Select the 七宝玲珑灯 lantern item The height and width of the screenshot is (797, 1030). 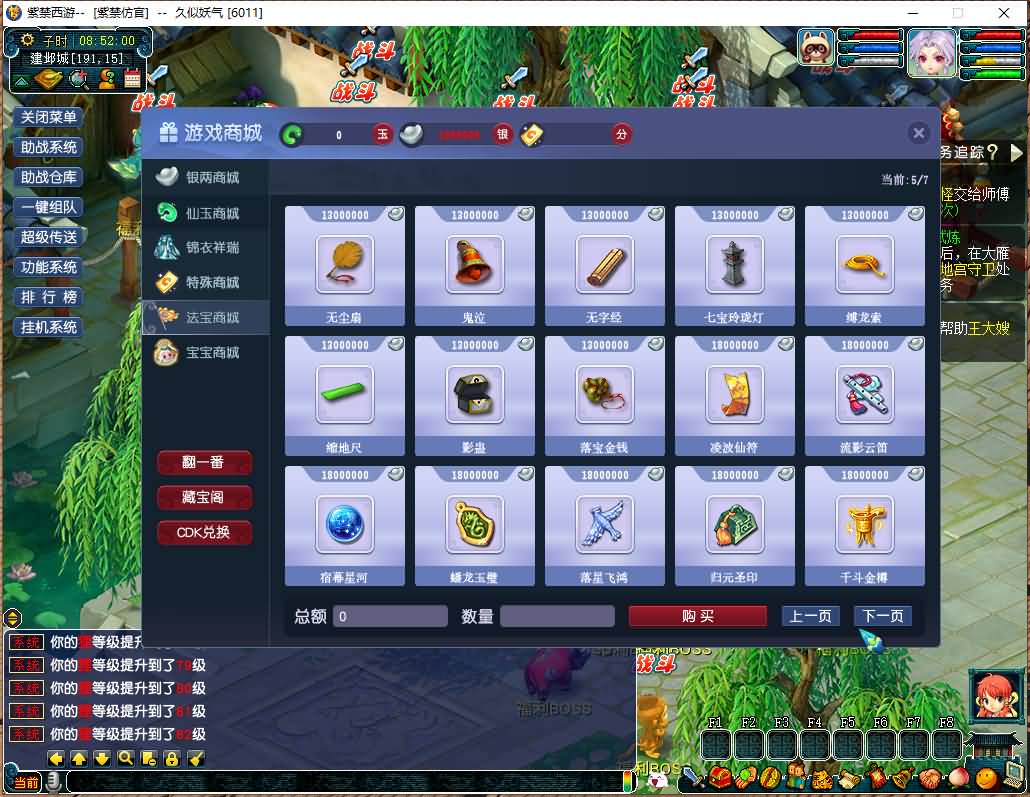[735, 265]
